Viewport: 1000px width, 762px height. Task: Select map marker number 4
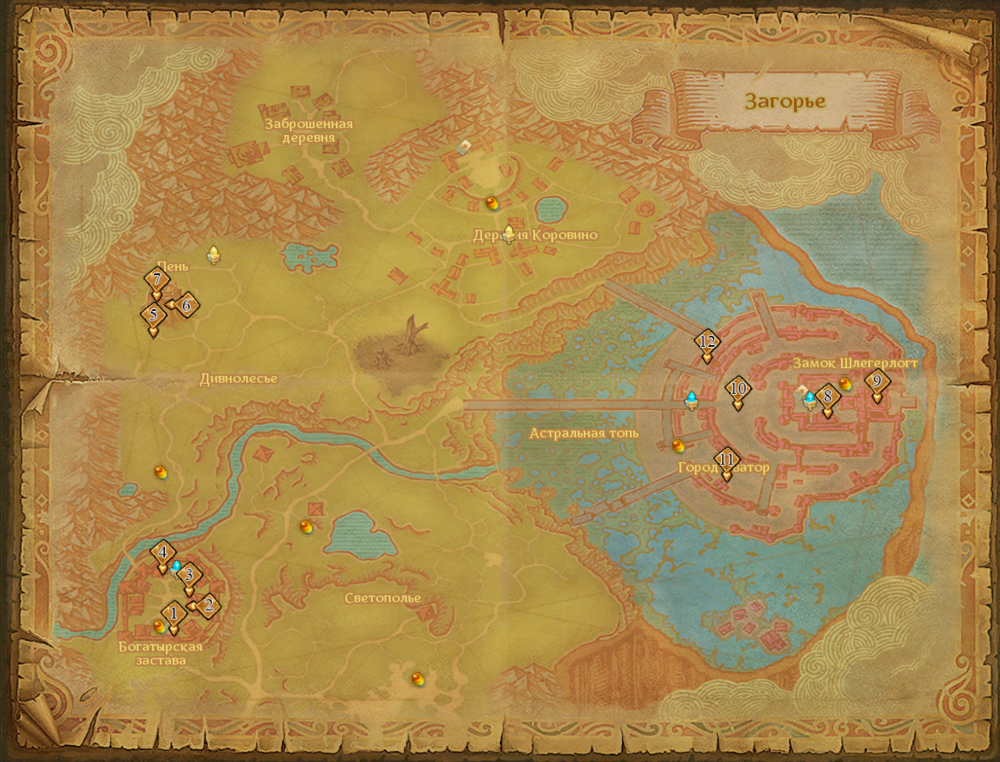(162, 552)
